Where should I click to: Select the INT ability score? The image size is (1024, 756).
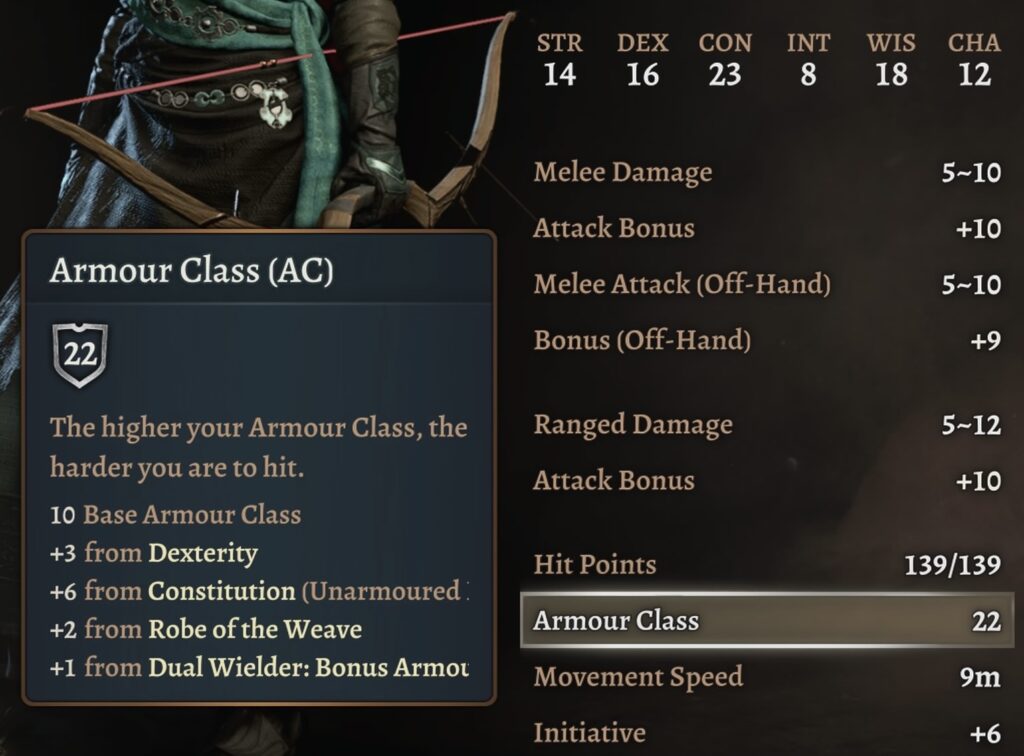808,60
